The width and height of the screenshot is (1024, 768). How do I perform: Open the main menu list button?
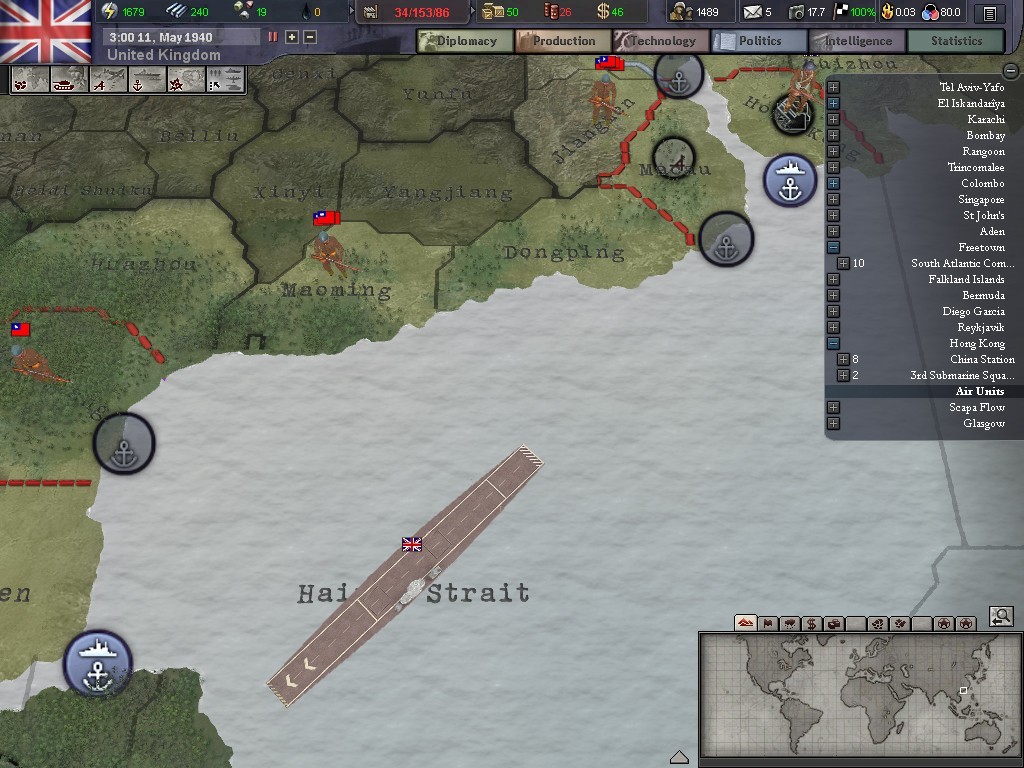coord(989,13)
